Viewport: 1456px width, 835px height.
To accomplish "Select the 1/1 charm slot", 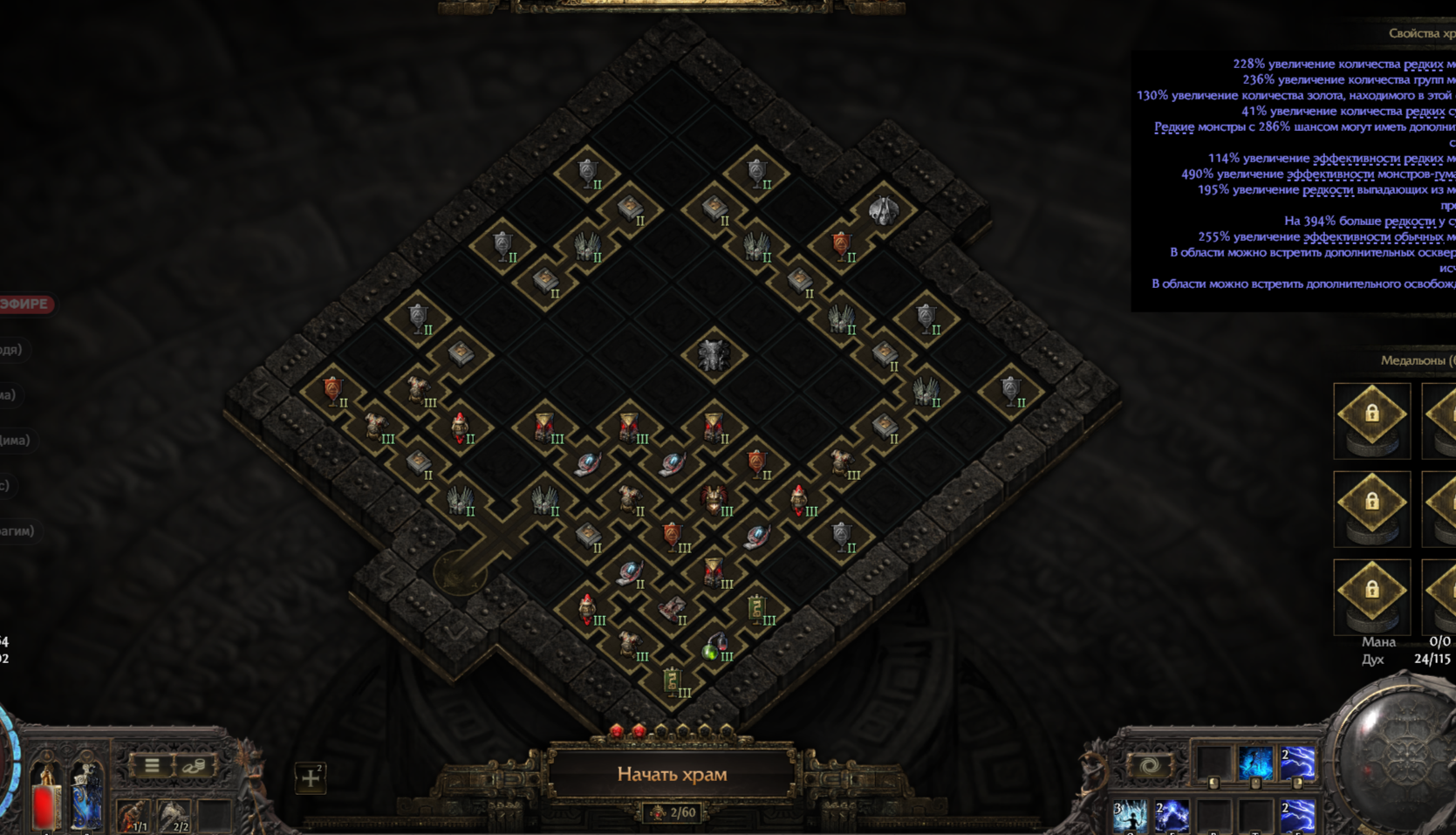I will point(133,818).
